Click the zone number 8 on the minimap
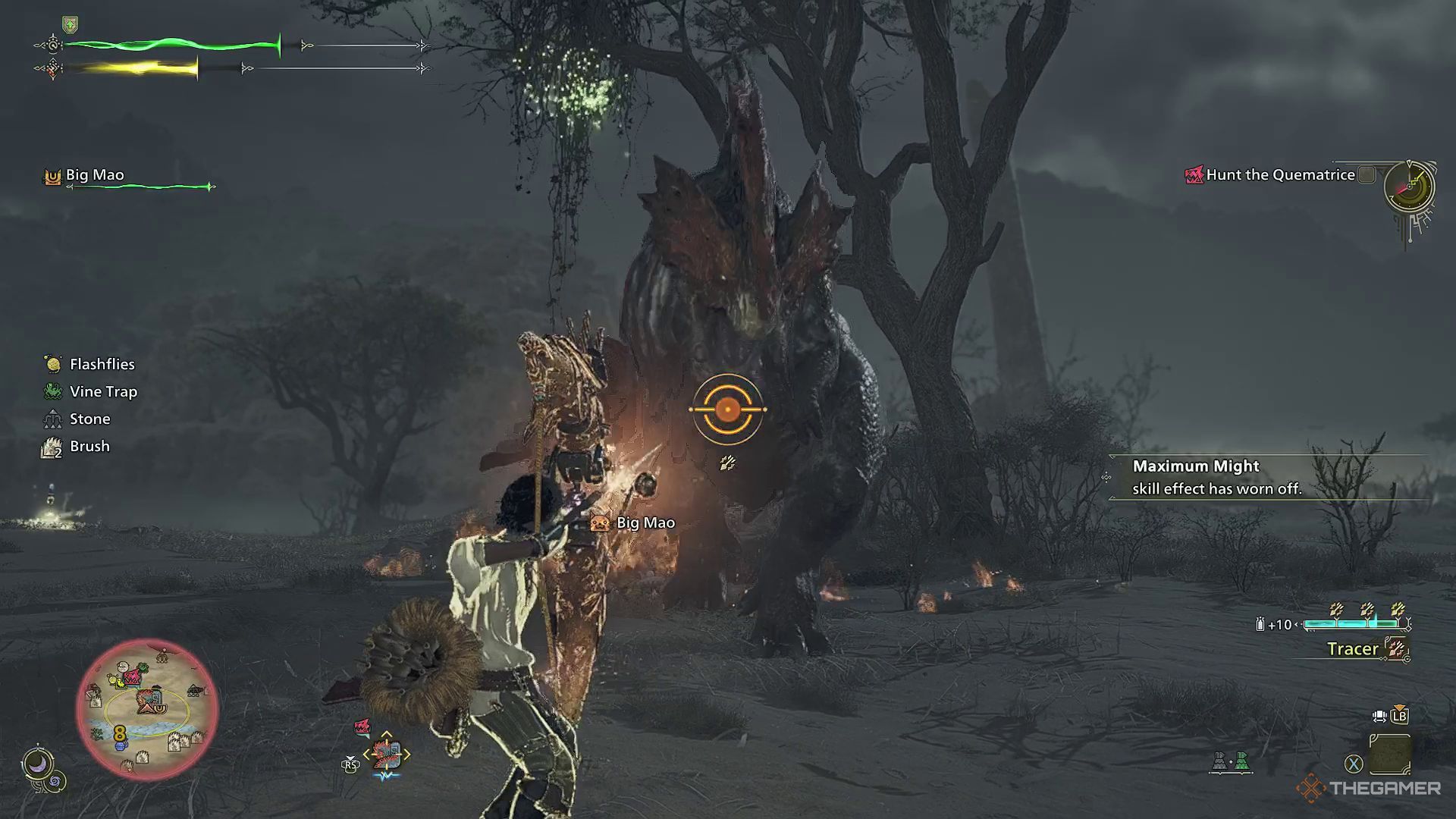 click(x=121, y=733)
